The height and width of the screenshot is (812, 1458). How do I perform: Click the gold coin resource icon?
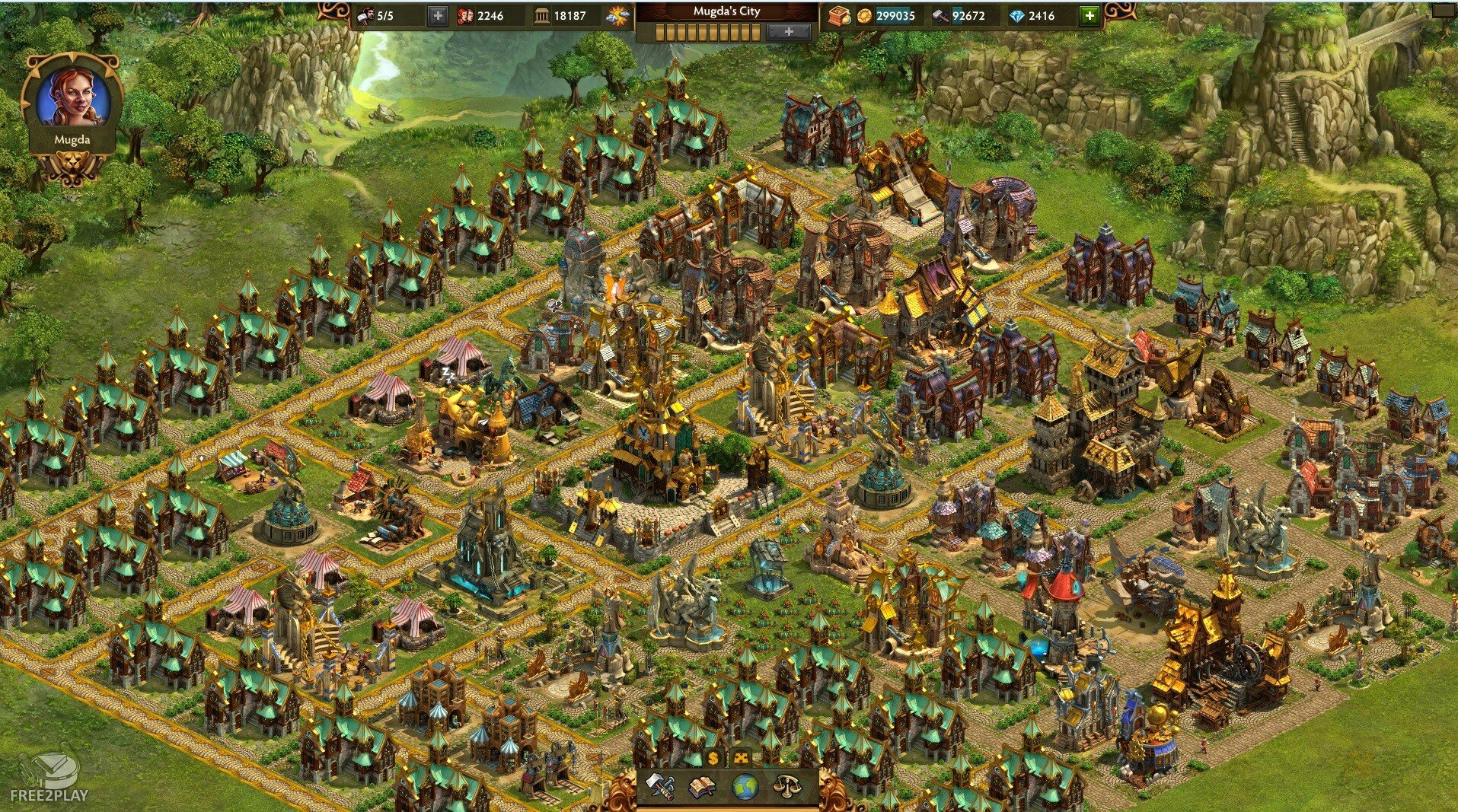pyautogui.click(x=864, y=15)
